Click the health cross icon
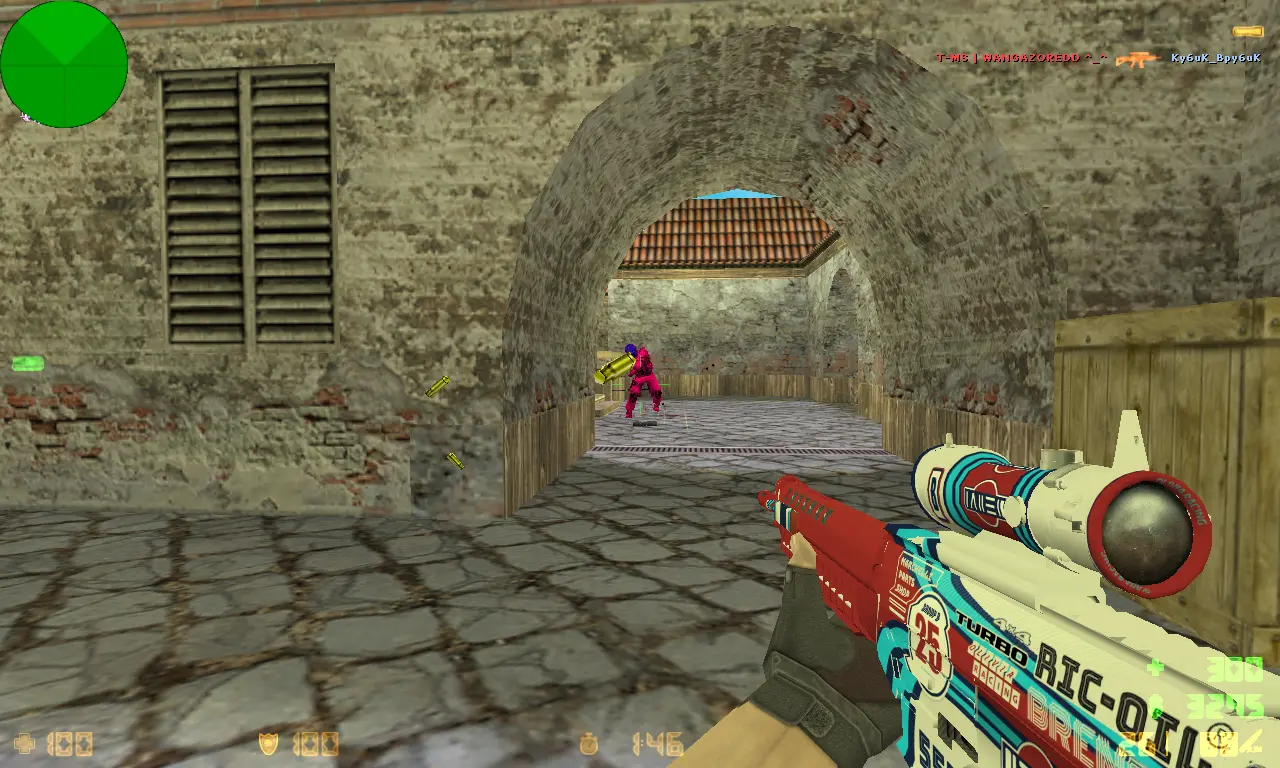Viewport: 1280px width, 768px height. (x=24, y=744)
